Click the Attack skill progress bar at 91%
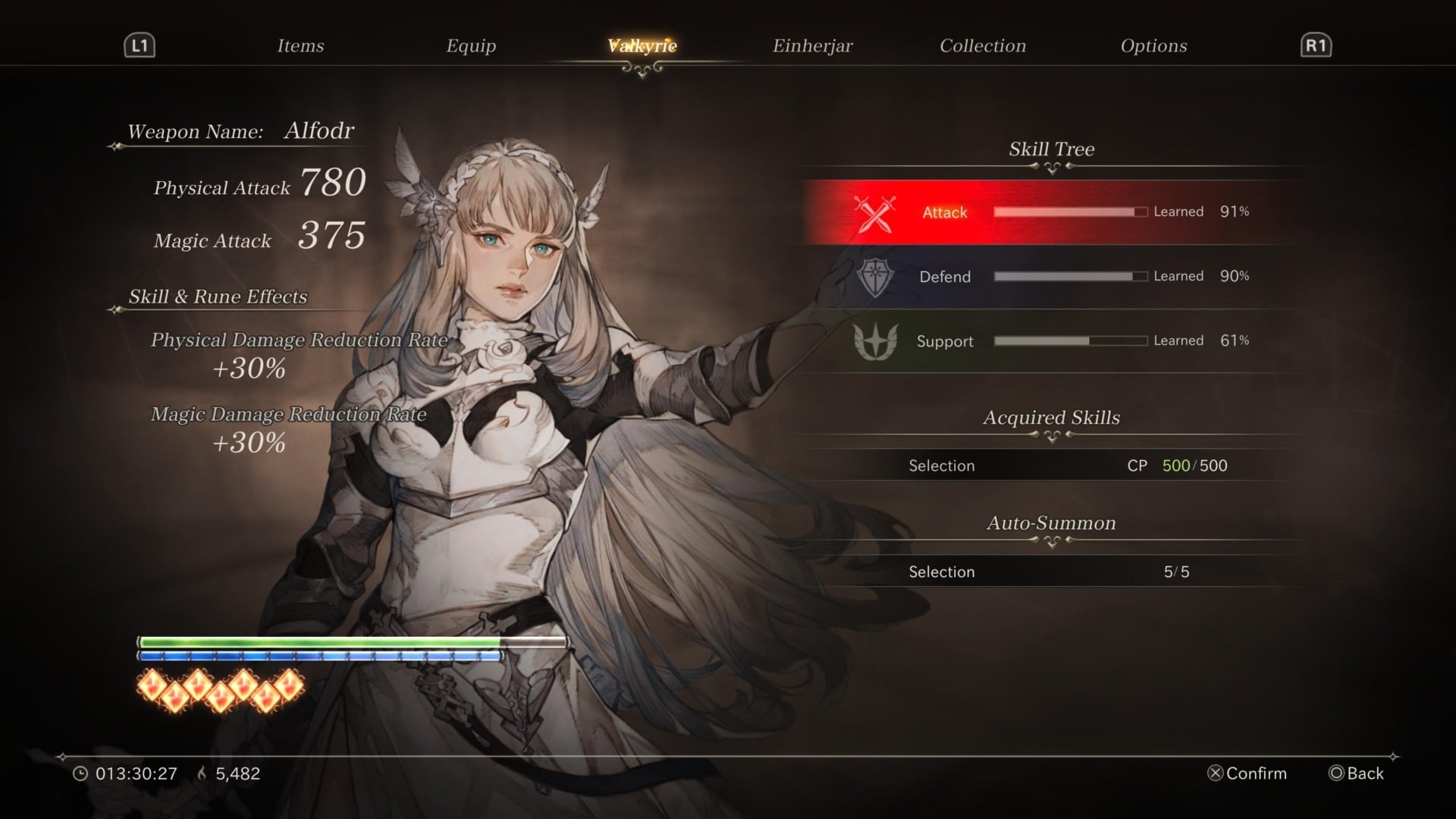This screenshot has height=819, width=1456. (x=1069, y=212)
